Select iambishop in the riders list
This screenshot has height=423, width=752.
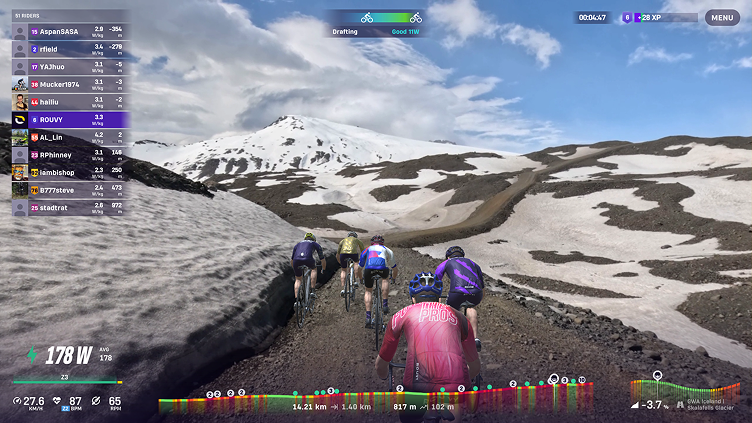[x=69, y=172]
